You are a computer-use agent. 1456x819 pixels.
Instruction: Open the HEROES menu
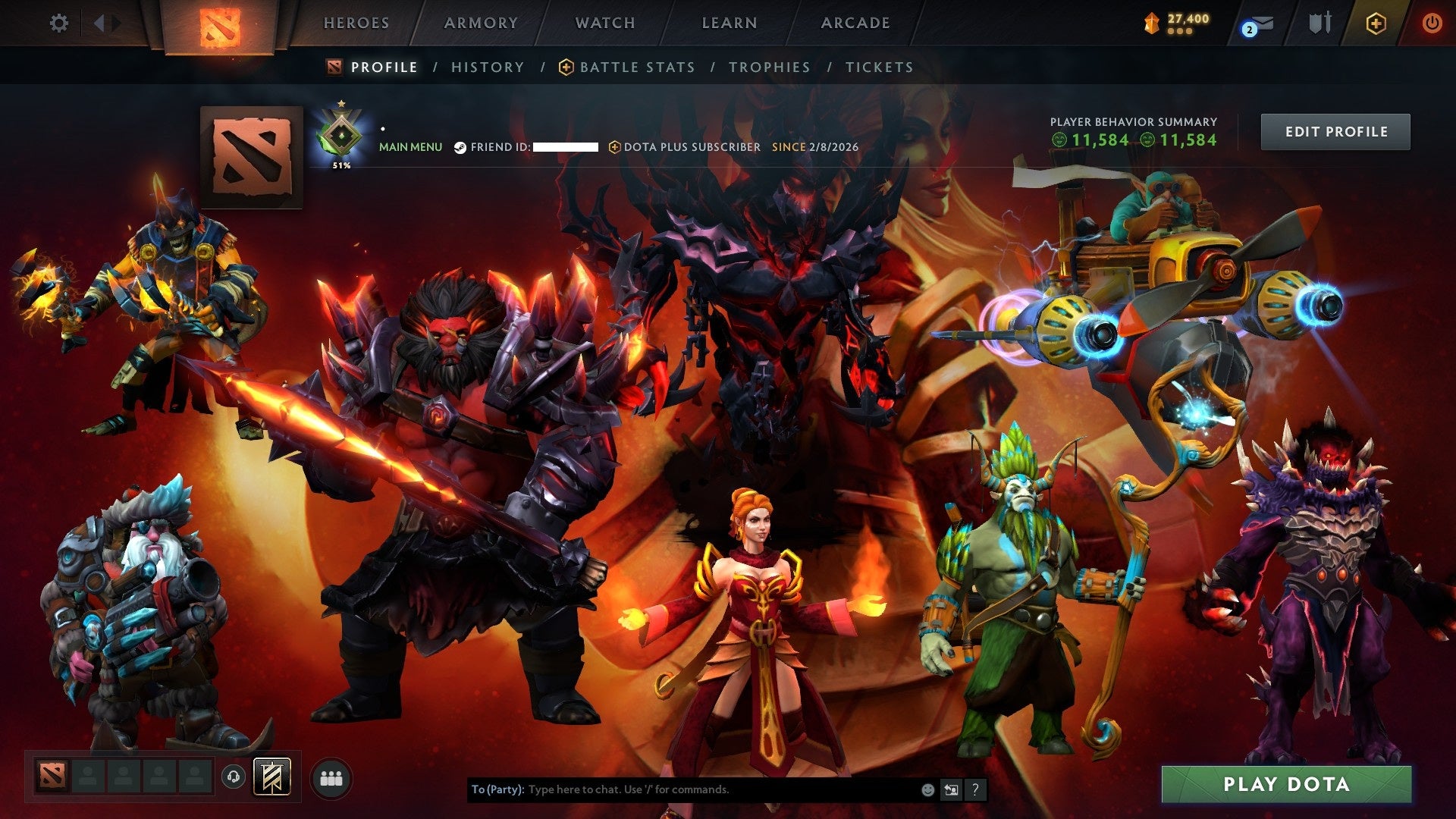coord(356,23)
